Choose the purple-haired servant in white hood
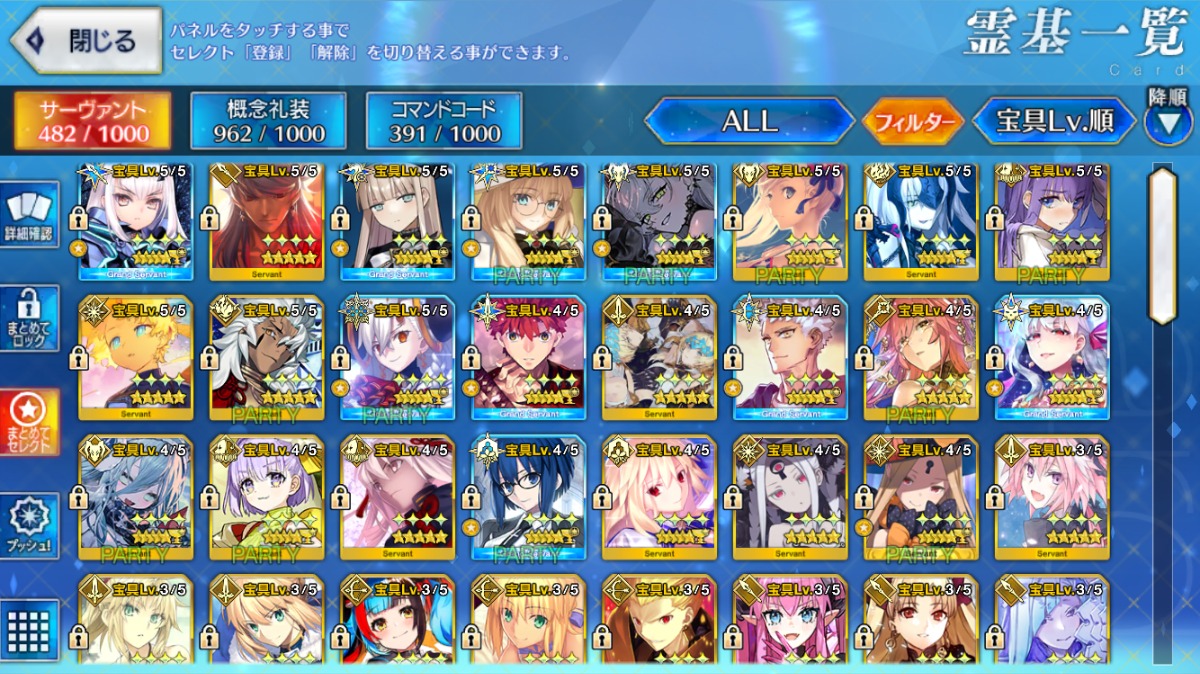 tap(1052, 222)
